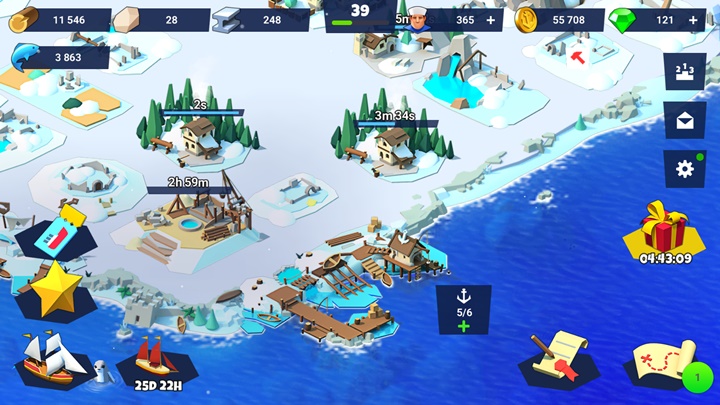Add more workers with plus
The width and height of the screenshot is (720, 405).
coord(489,20)
